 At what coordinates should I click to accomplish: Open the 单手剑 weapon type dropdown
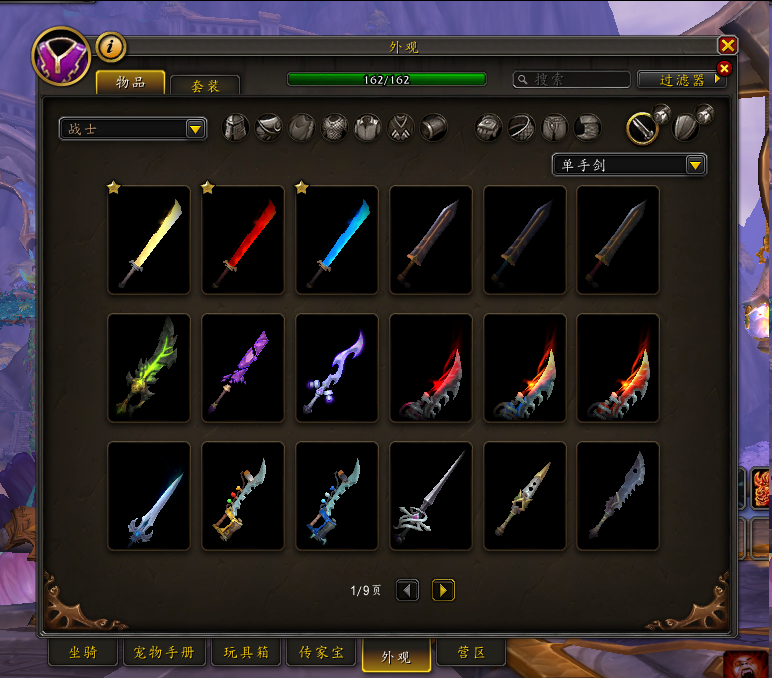tap(629, 165)
